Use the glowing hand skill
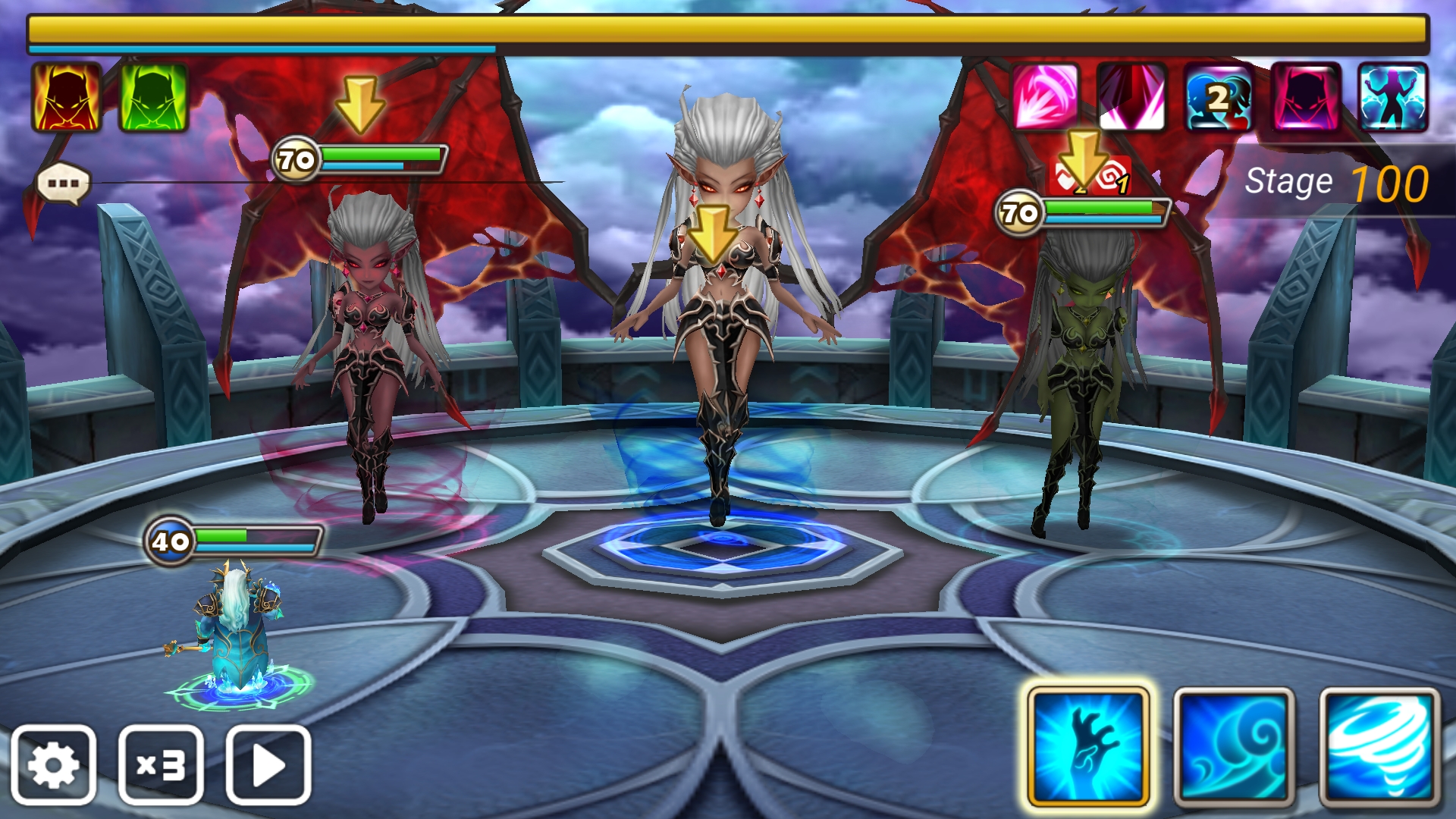Screen dimensions: 1456x819 coord(1088,747)
